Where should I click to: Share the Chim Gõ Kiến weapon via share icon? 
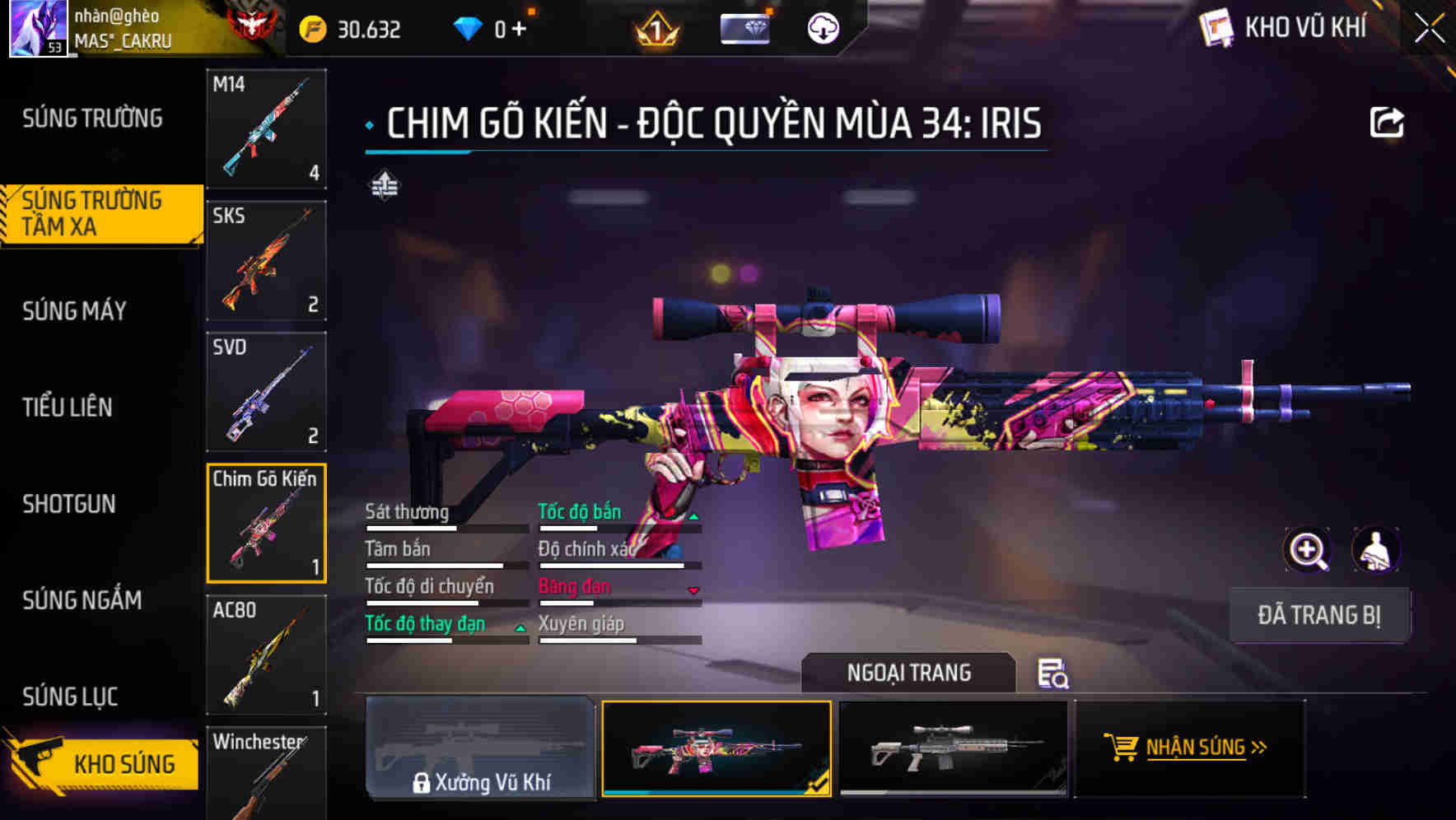pyautogui.click(x=1388, y=122)
